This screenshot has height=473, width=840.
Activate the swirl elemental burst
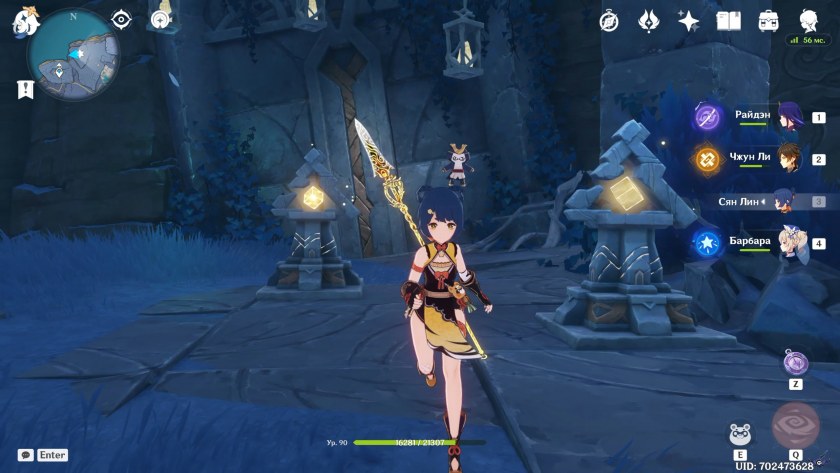point(795,427)
